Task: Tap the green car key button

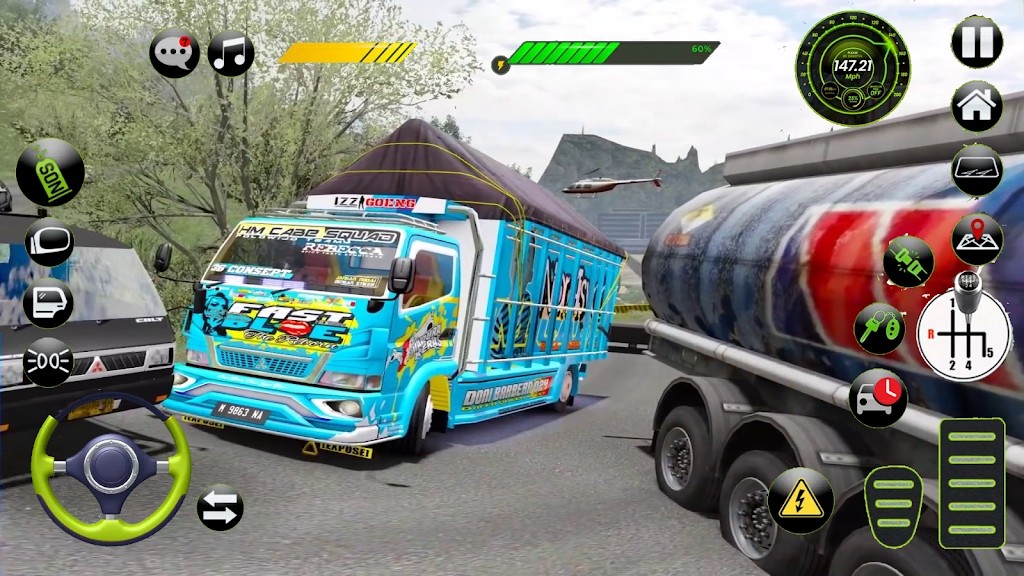Action: coord(879,328)
